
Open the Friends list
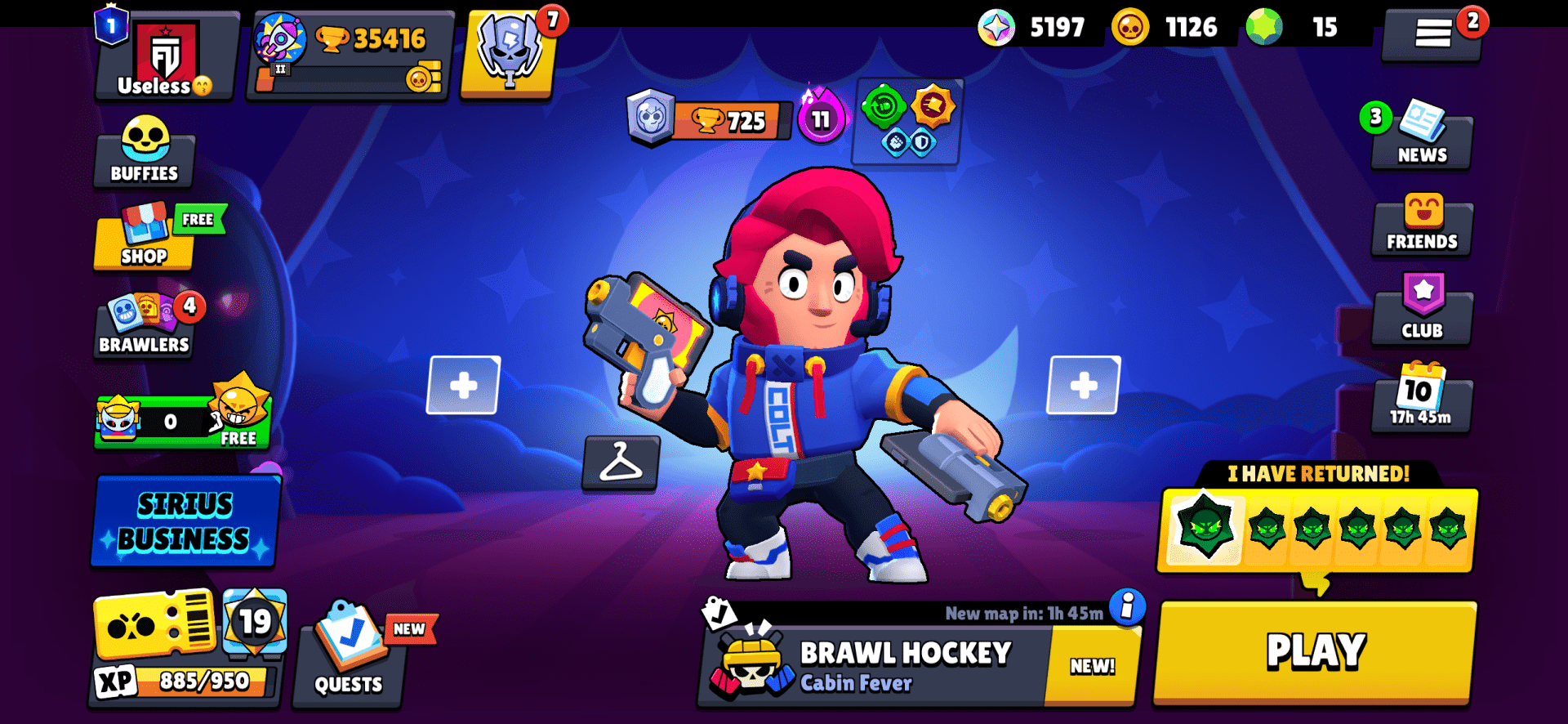(1421, 226)
